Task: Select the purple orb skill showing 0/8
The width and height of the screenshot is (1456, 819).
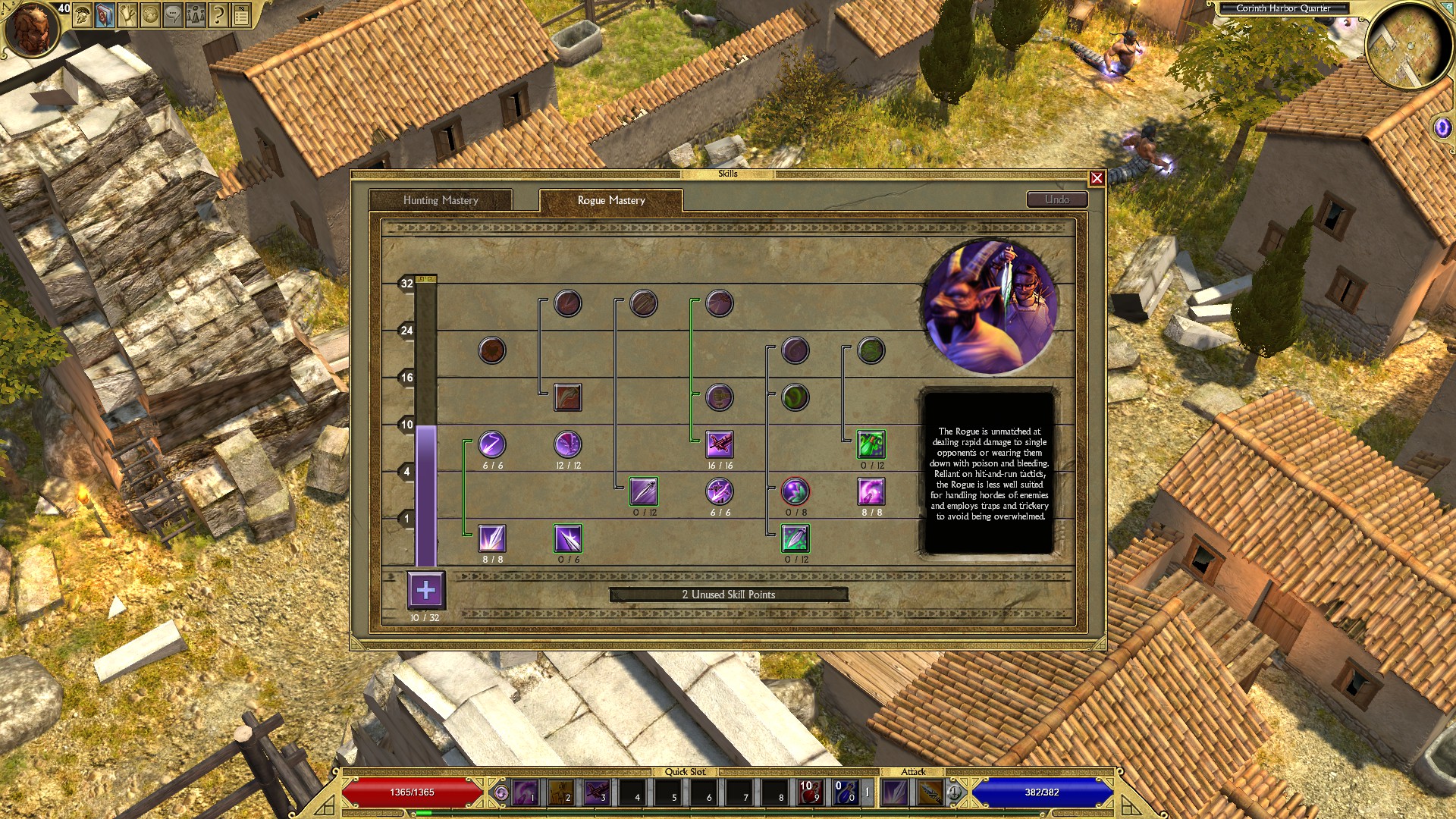Action: (795, 491)
